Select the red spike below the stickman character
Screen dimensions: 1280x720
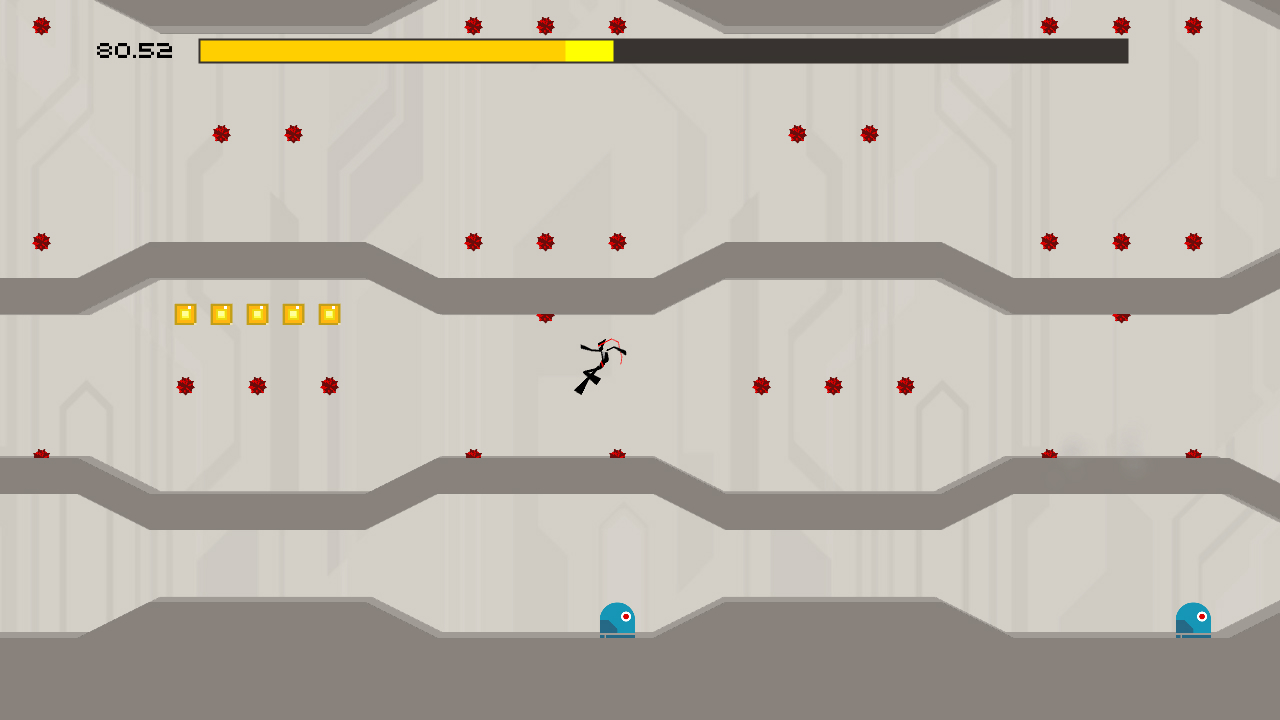tap(616, 455)
